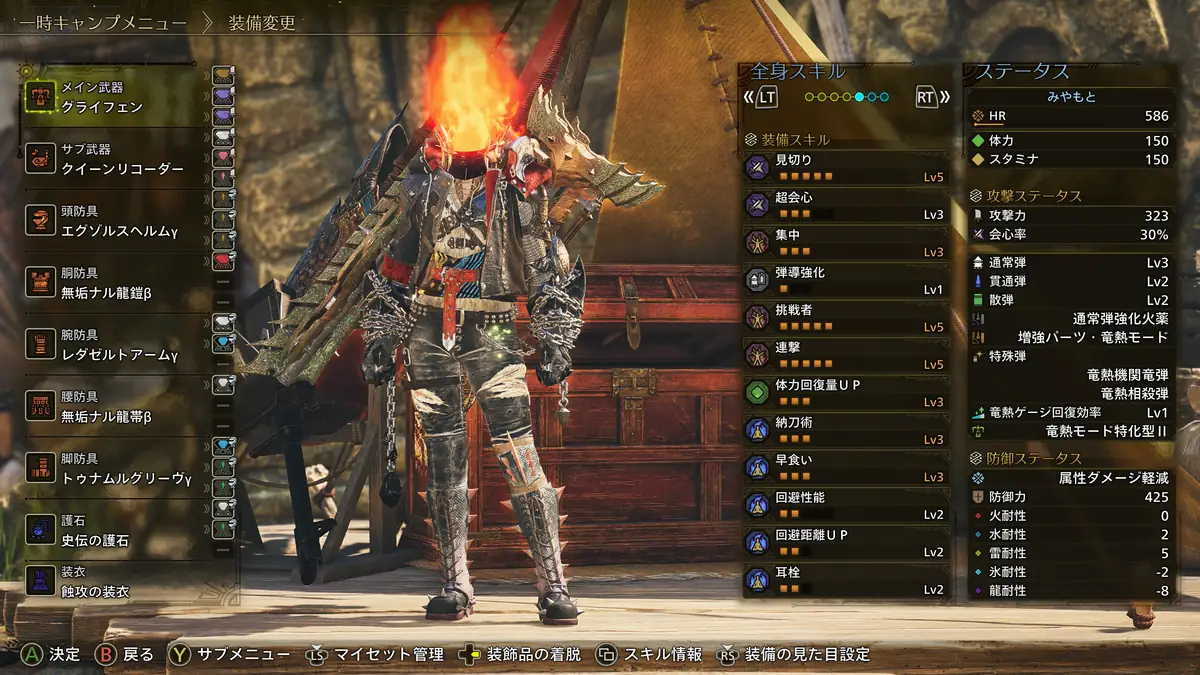Highlight the 弾導強化 skill entry

pyautogui.click(x=845, y=280)
